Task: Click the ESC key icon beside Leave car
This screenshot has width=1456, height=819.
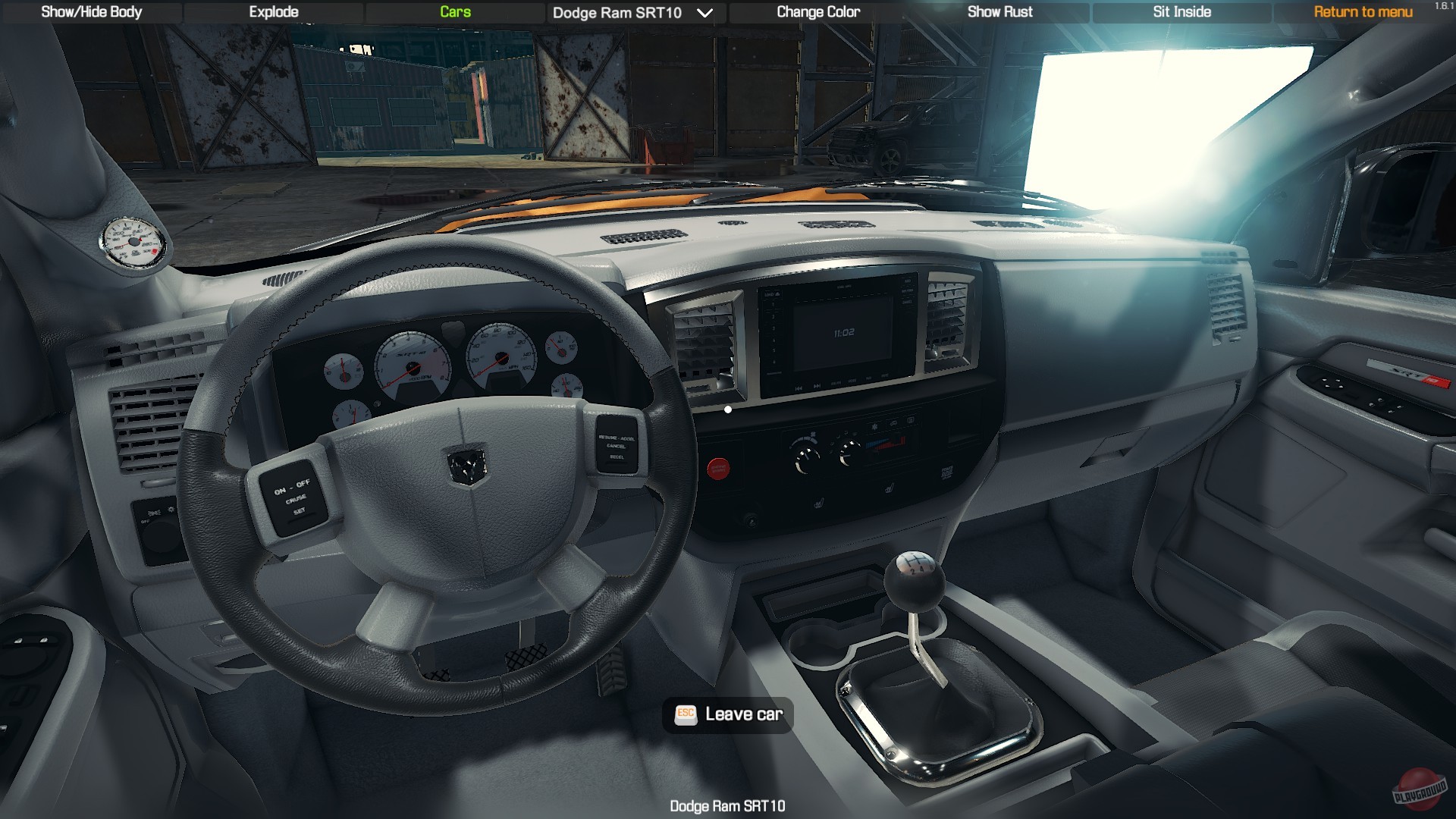Action: point(685,714)
